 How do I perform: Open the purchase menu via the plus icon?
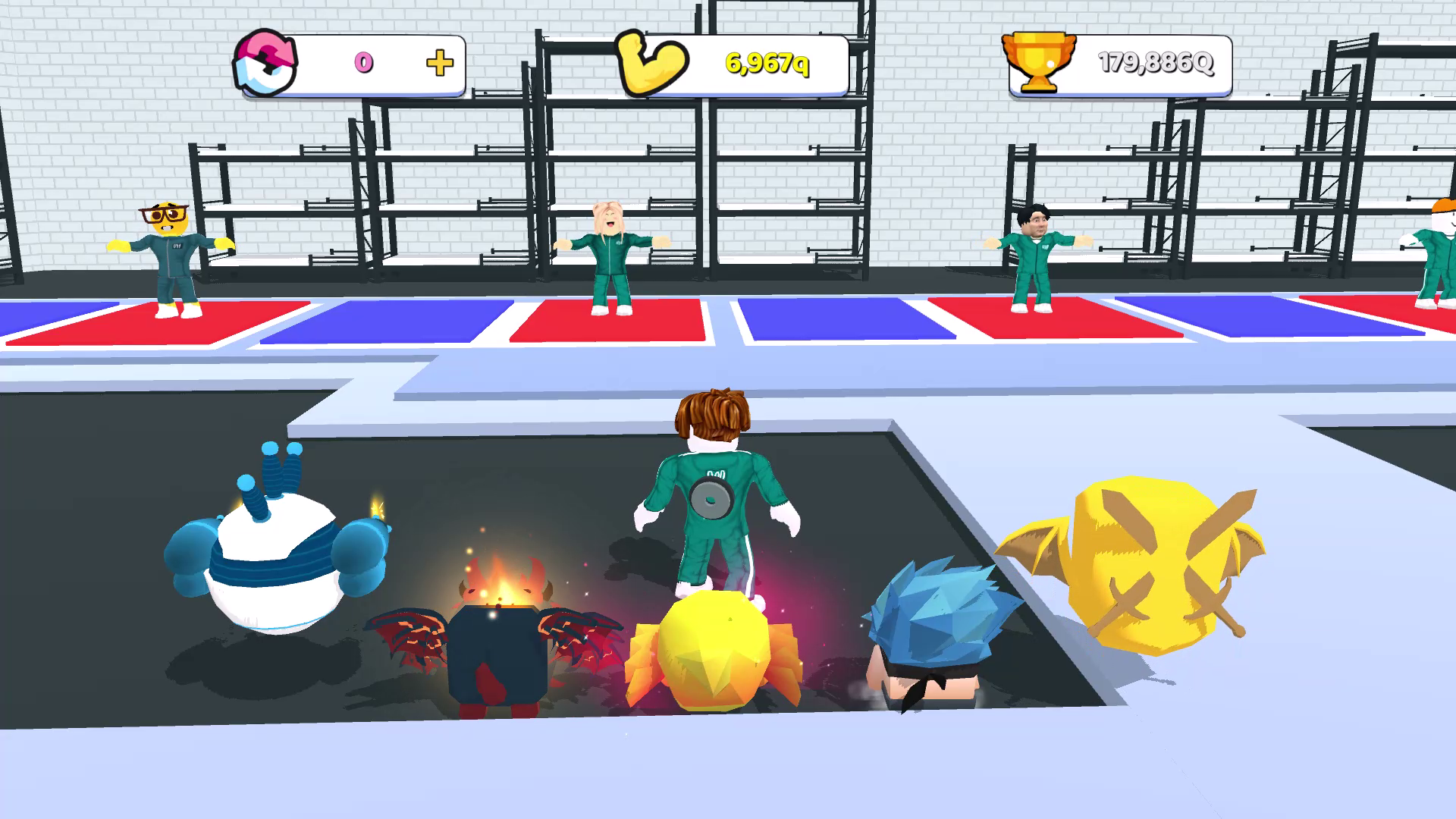[440, 64]
